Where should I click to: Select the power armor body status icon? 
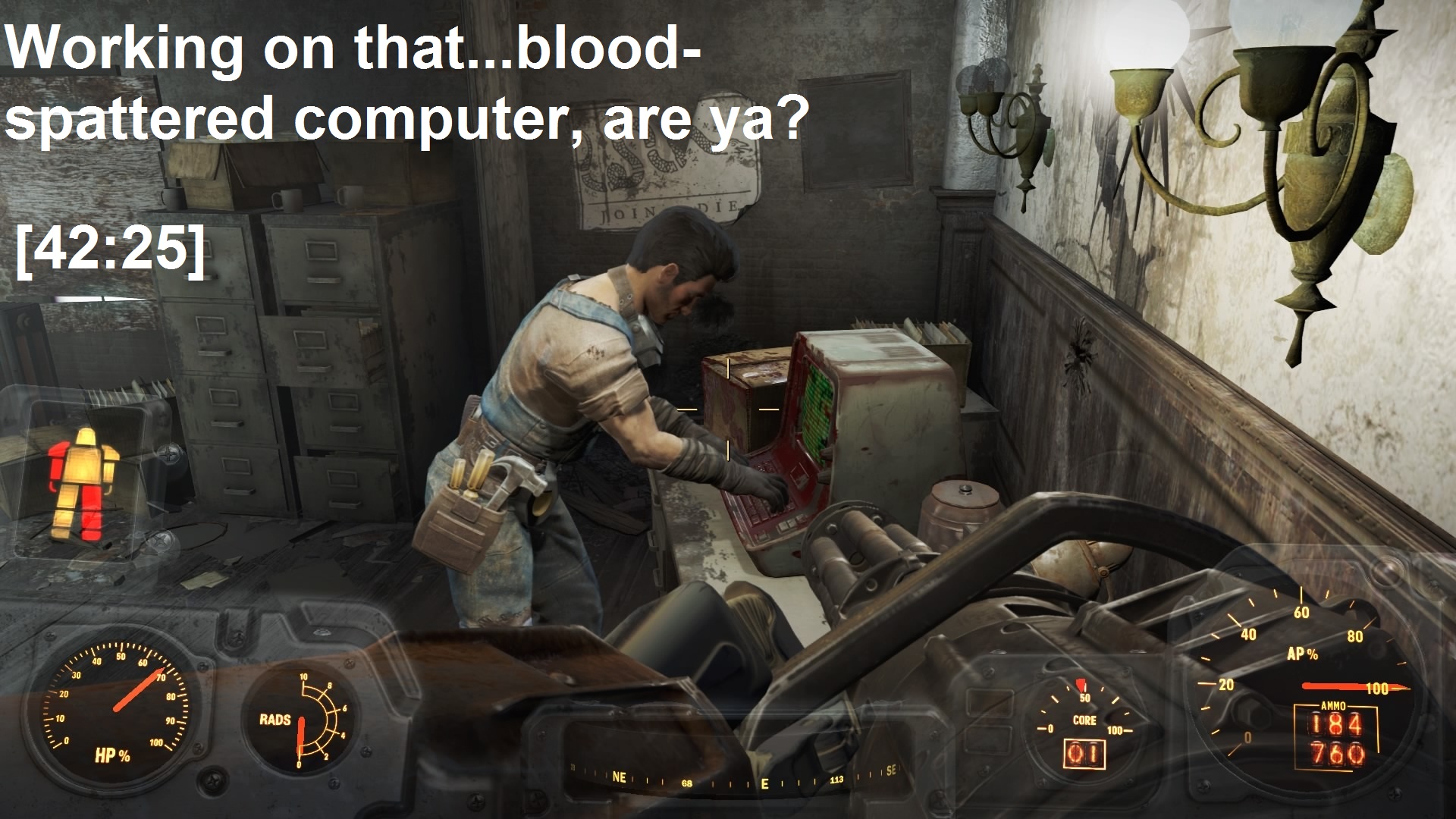tap(83, 470)
